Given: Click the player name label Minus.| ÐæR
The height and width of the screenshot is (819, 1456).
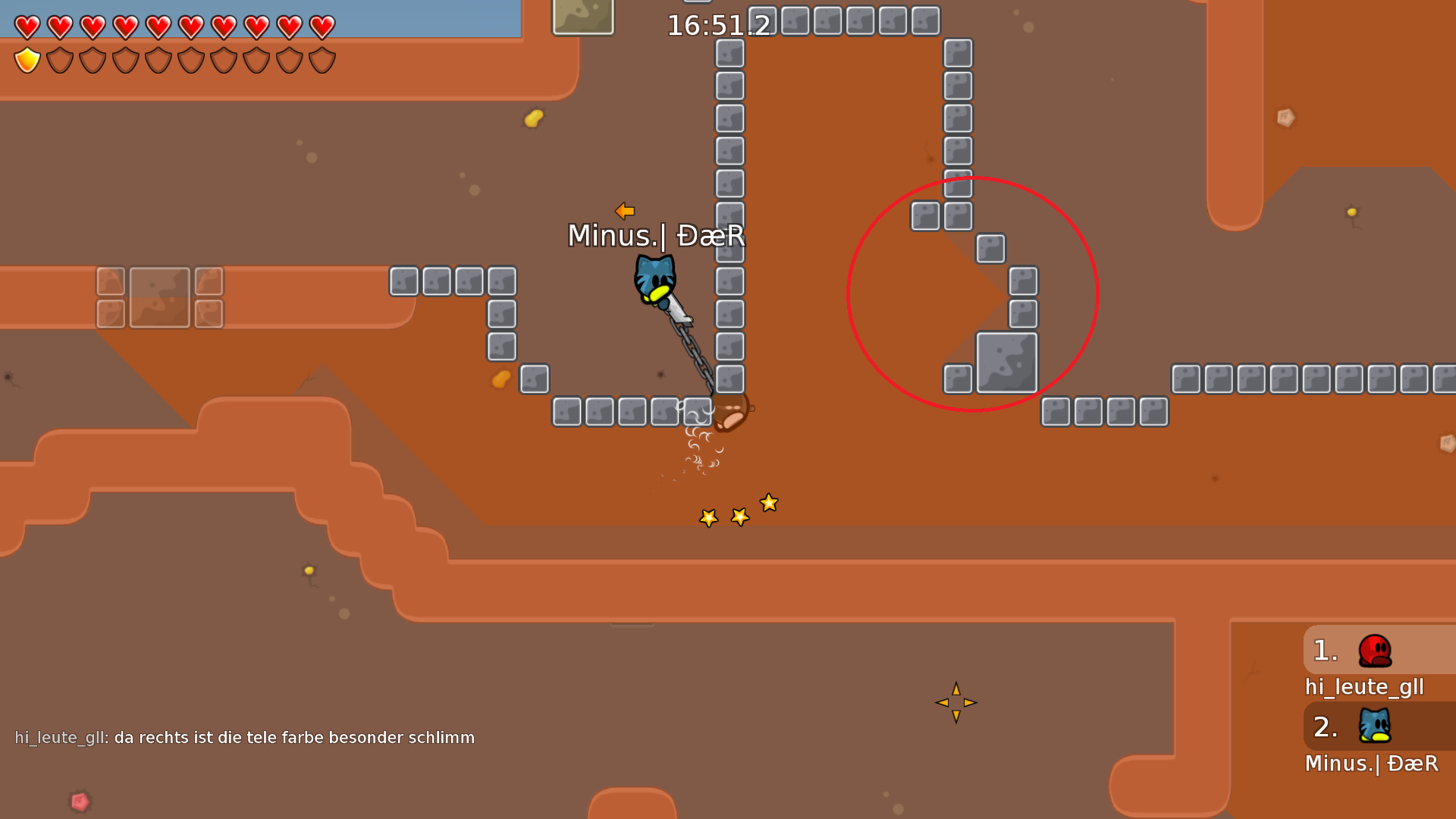Looking at the screenshot, I should click(657, 236).
